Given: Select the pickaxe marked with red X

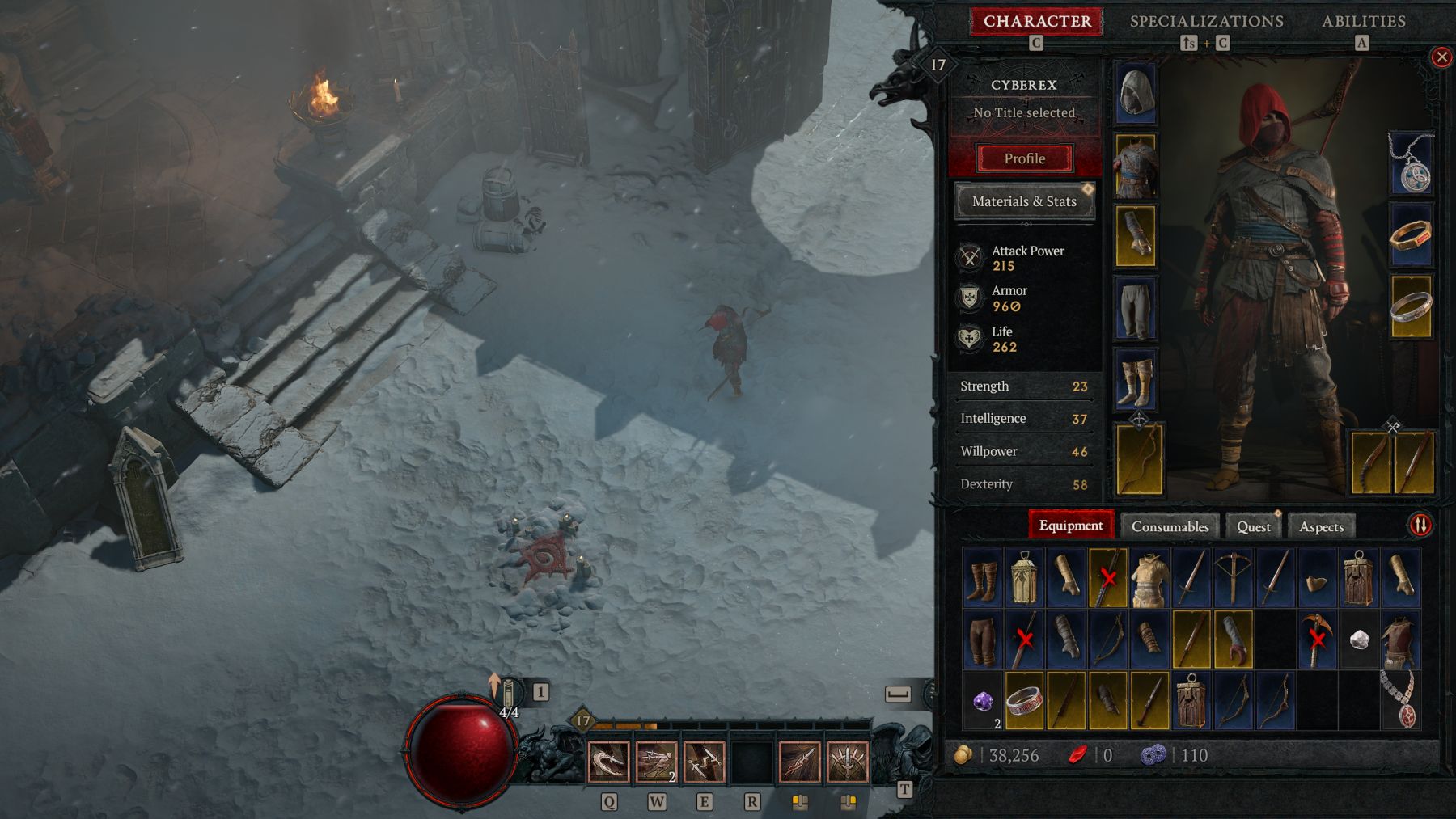Looking at the screenshot, I should point(1317,639).
